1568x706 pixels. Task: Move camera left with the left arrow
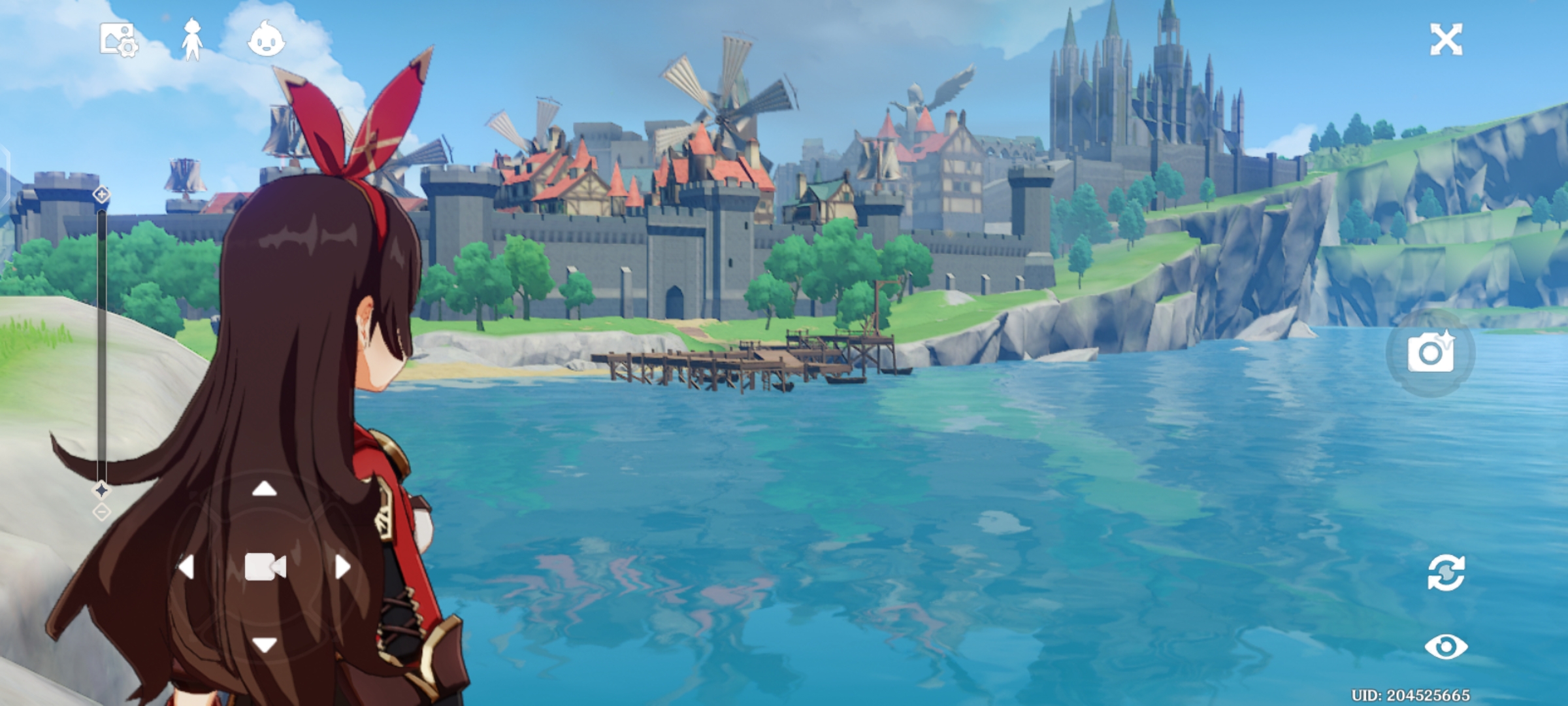tap(187, 567)
